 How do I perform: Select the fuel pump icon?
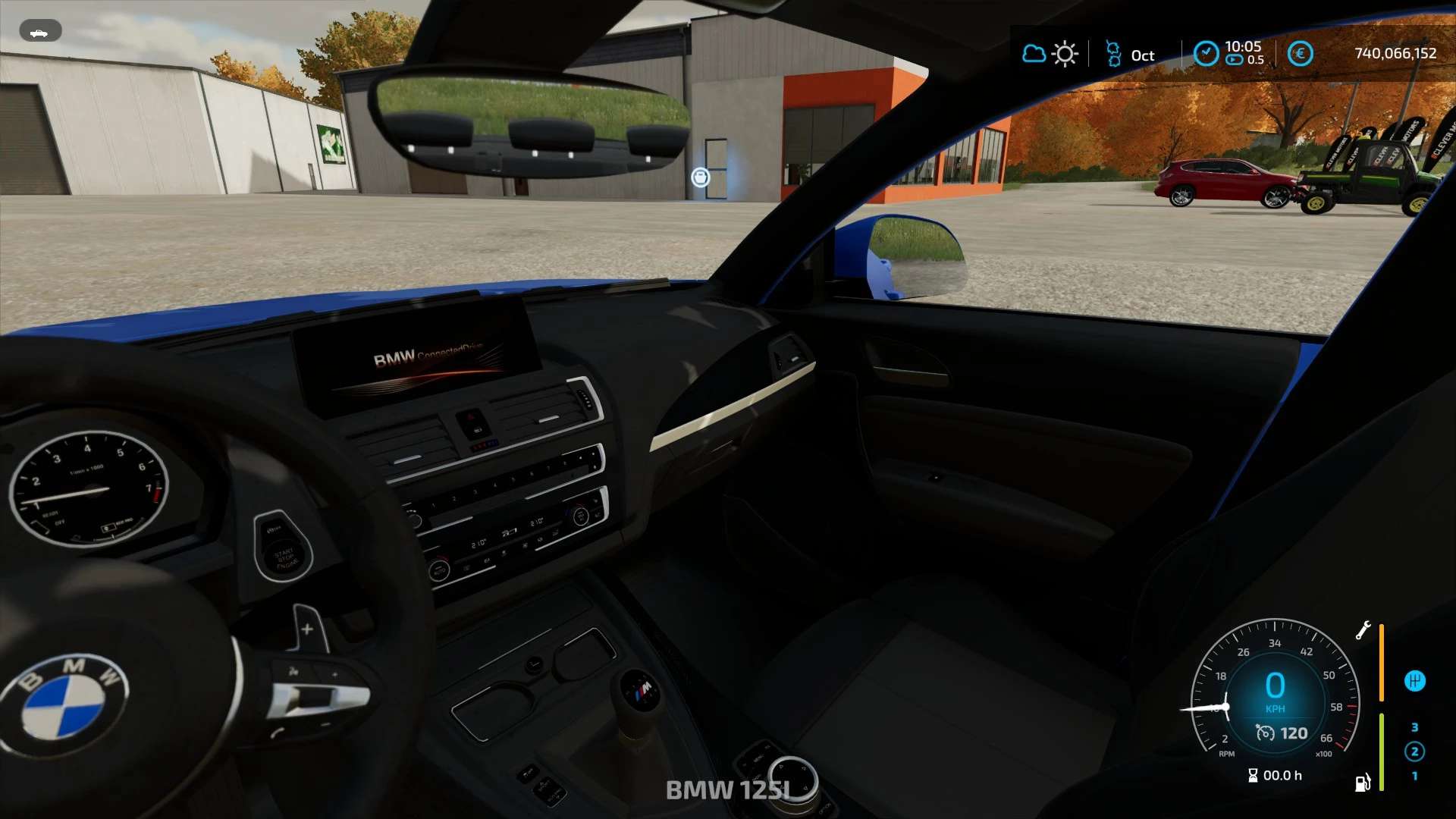[1363, 783]
